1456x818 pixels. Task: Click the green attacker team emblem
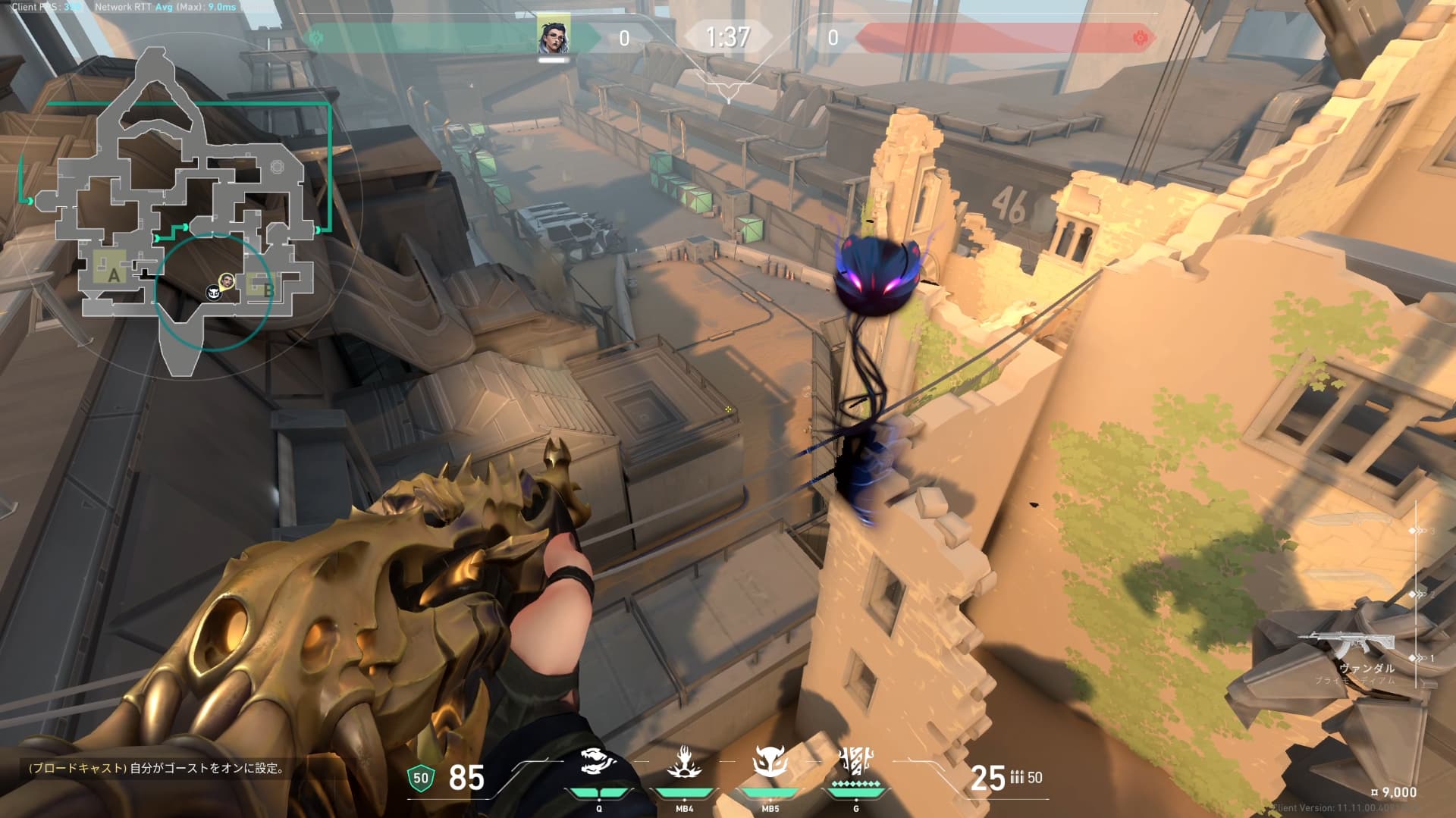click(x=317, y=38)
